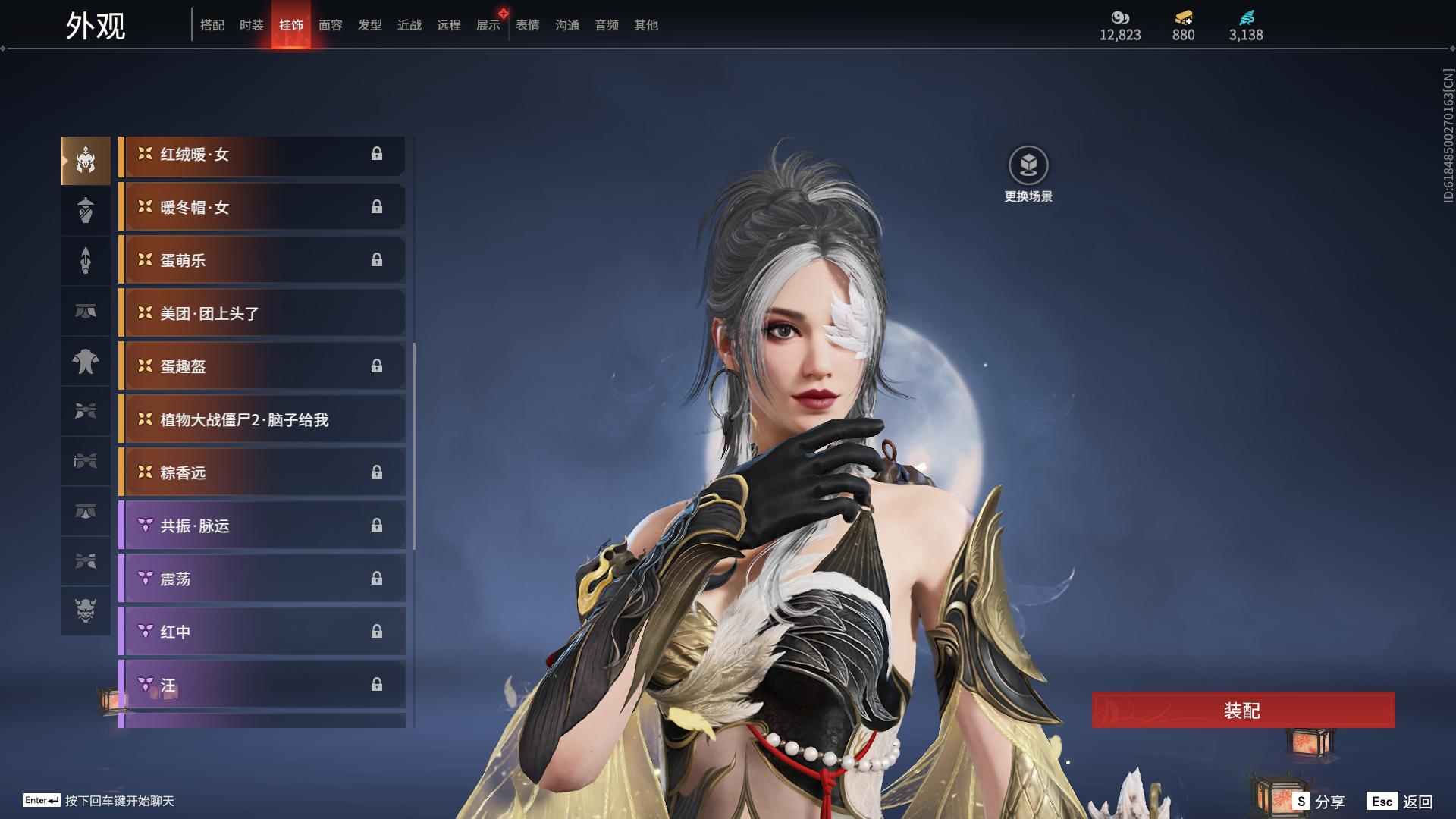
Task: Select the 粽香远 accessory row
Action: coord(262,473)
